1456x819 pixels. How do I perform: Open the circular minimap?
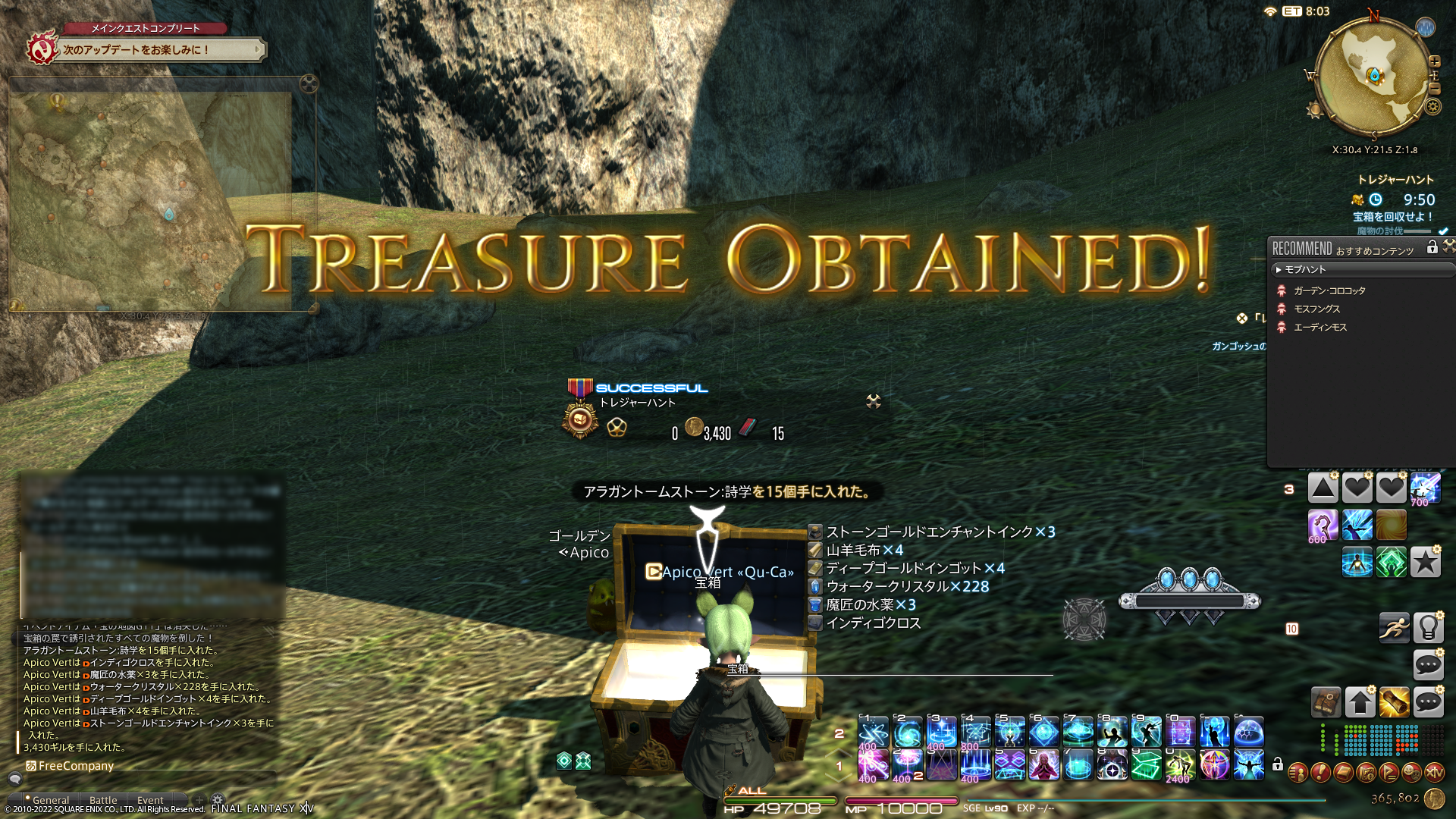(x=1373, y=76)
